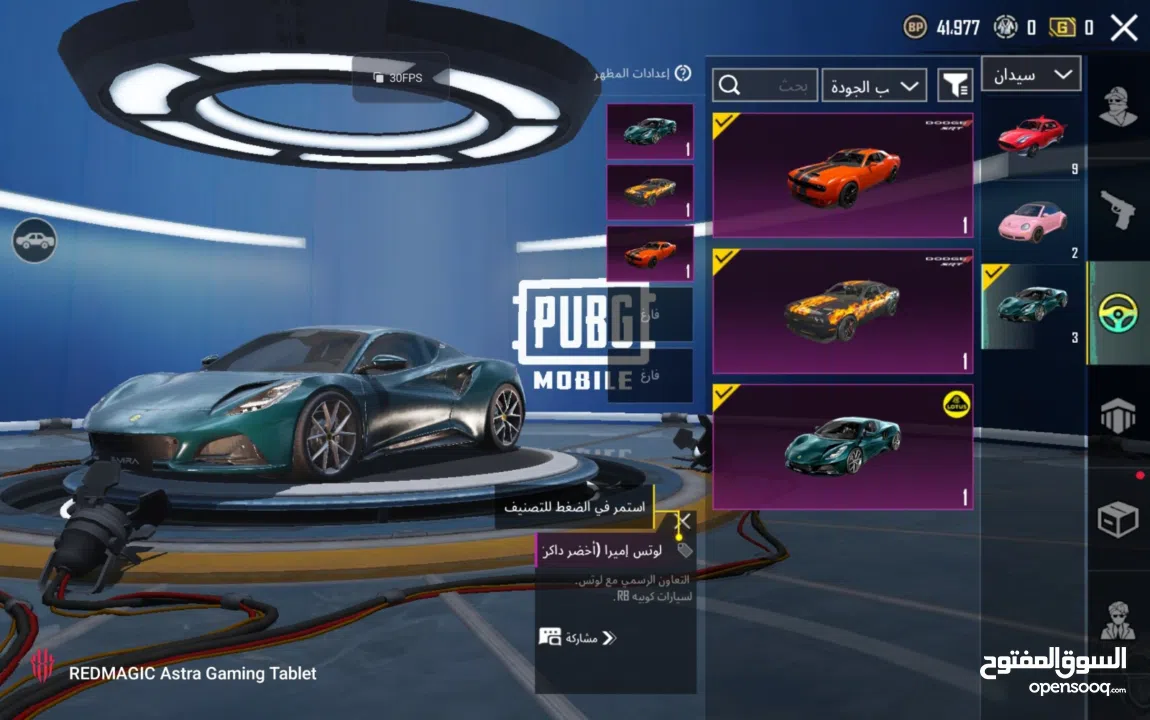This screenshot has width=1150, height=720.
Task: Click the car view icon on left
Action: [35, 240]
